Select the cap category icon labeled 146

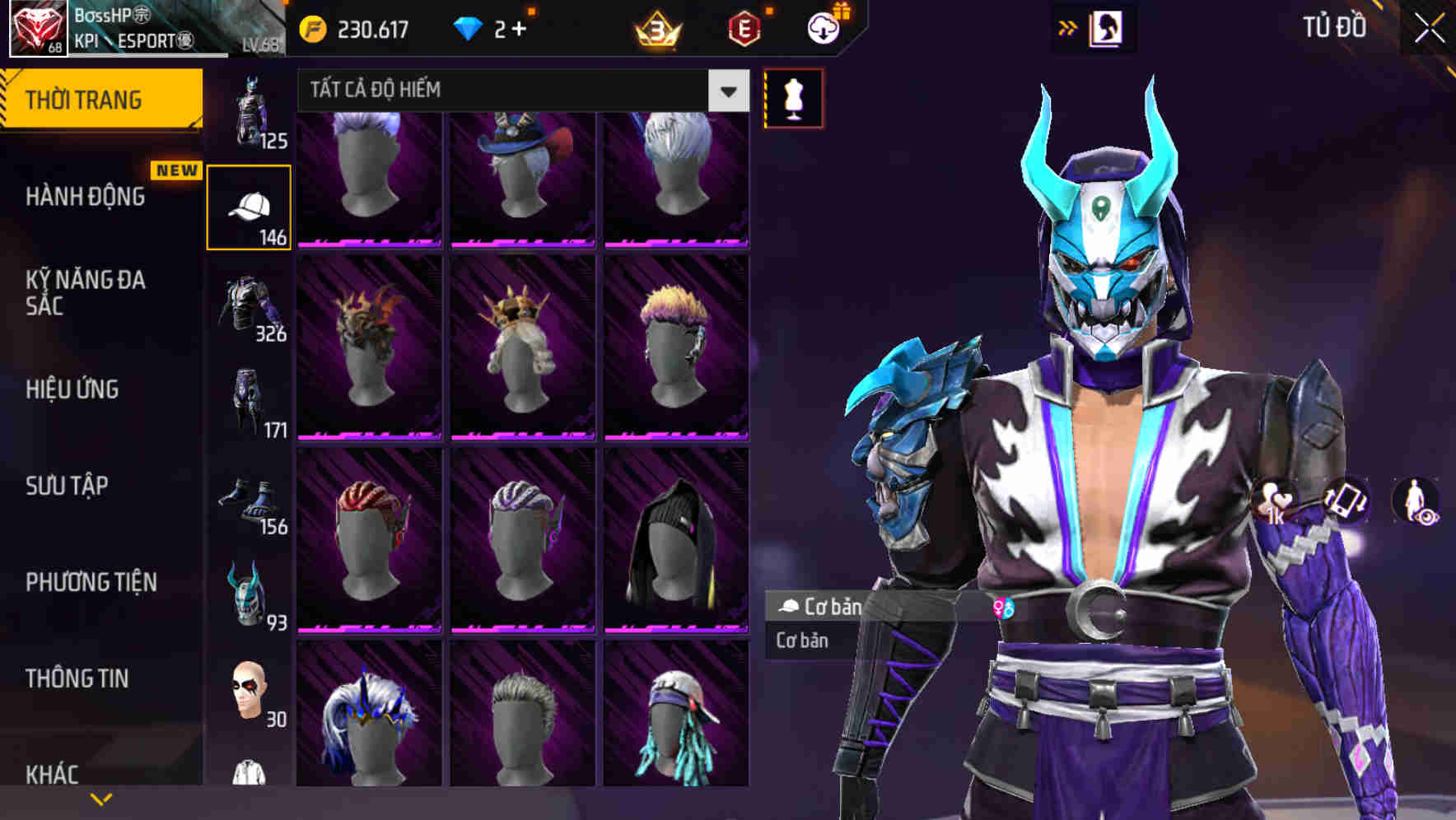249,204
